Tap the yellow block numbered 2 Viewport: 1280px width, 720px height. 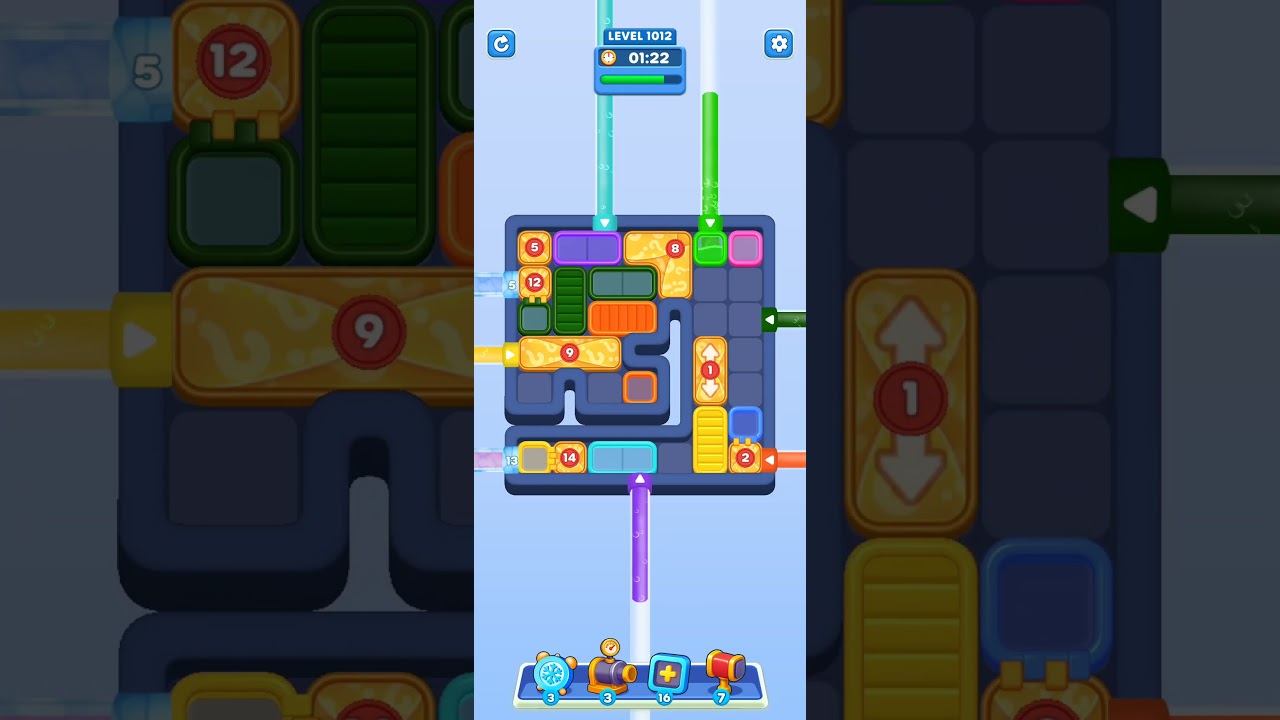coord(745,458)
